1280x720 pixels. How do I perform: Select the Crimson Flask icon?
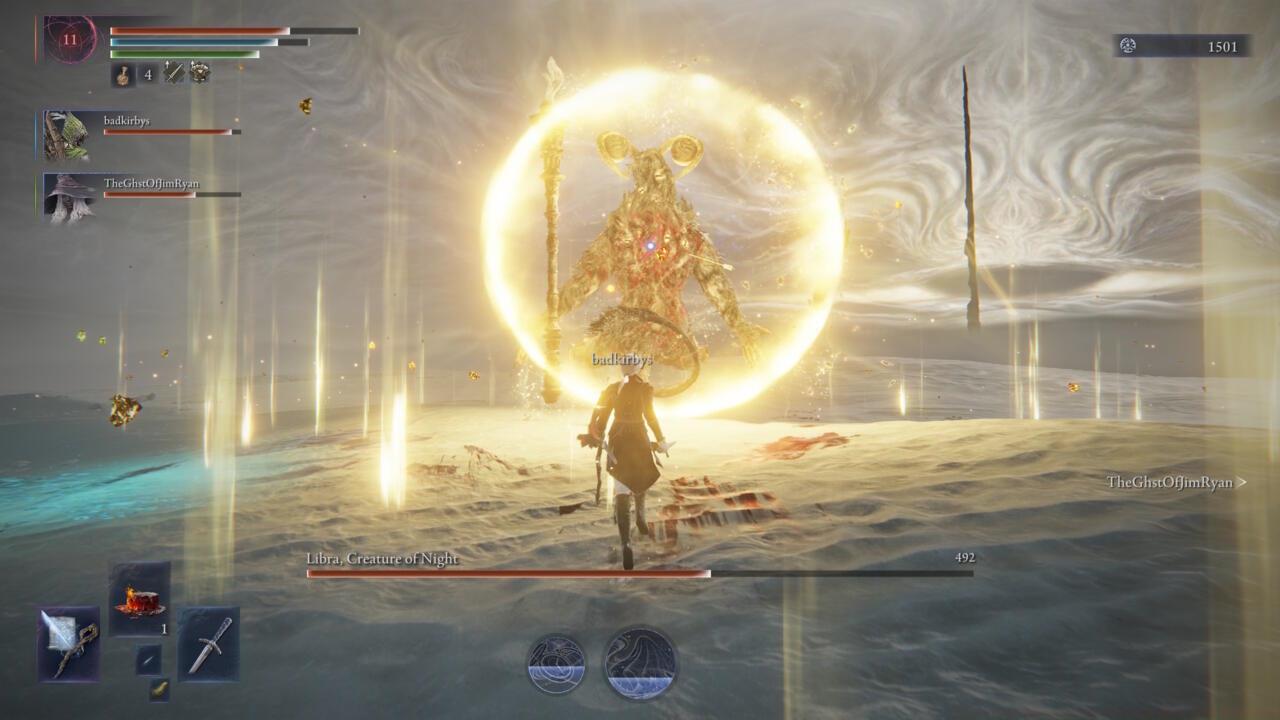121,73
